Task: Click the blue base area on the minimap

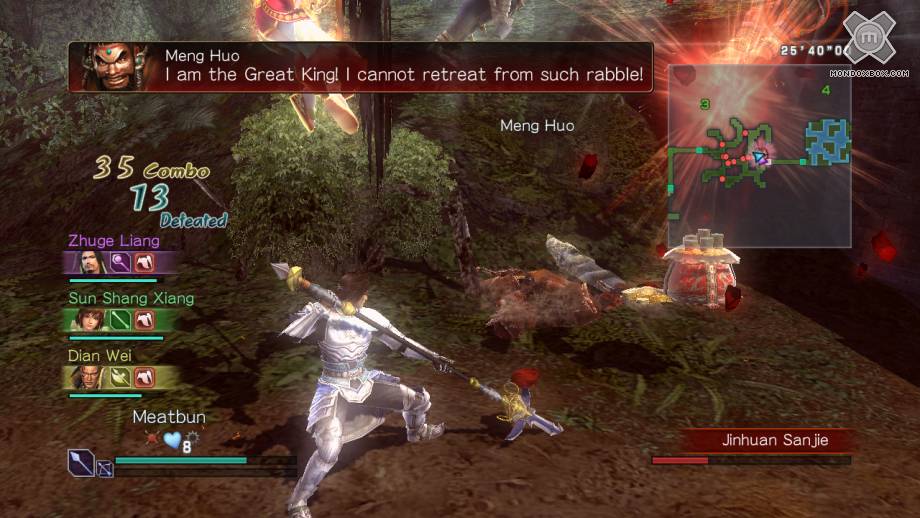Action: click(x=828, y=140)
